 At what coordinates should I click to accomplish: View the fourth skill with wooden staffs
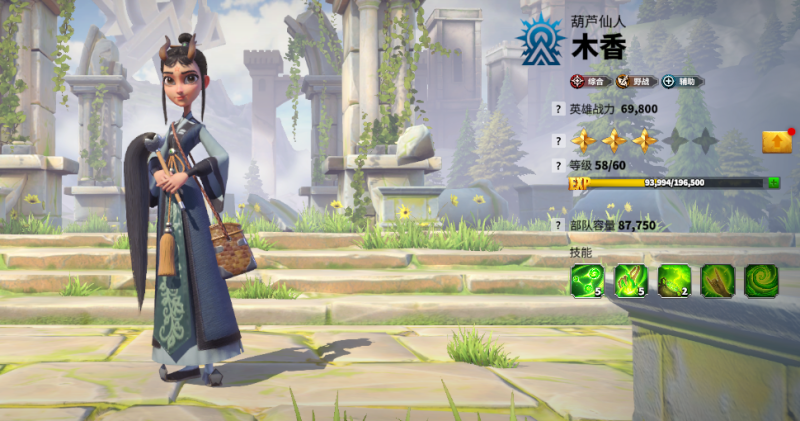pos(718,281)
